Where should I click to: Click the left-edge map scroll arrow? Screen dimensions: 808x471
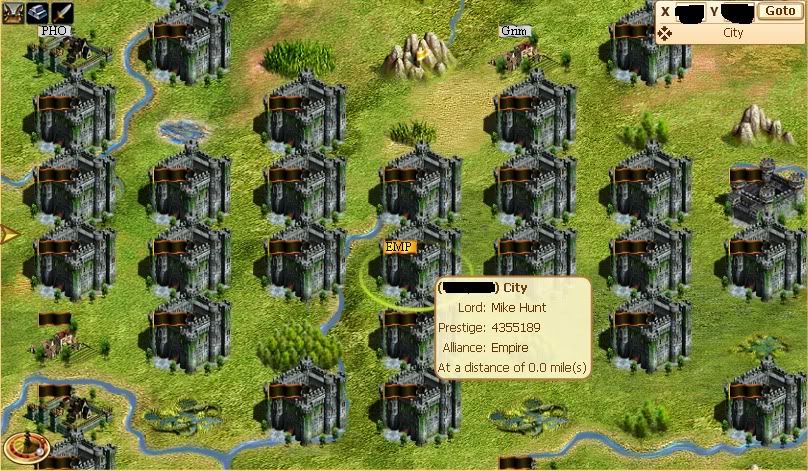[8, 235]
